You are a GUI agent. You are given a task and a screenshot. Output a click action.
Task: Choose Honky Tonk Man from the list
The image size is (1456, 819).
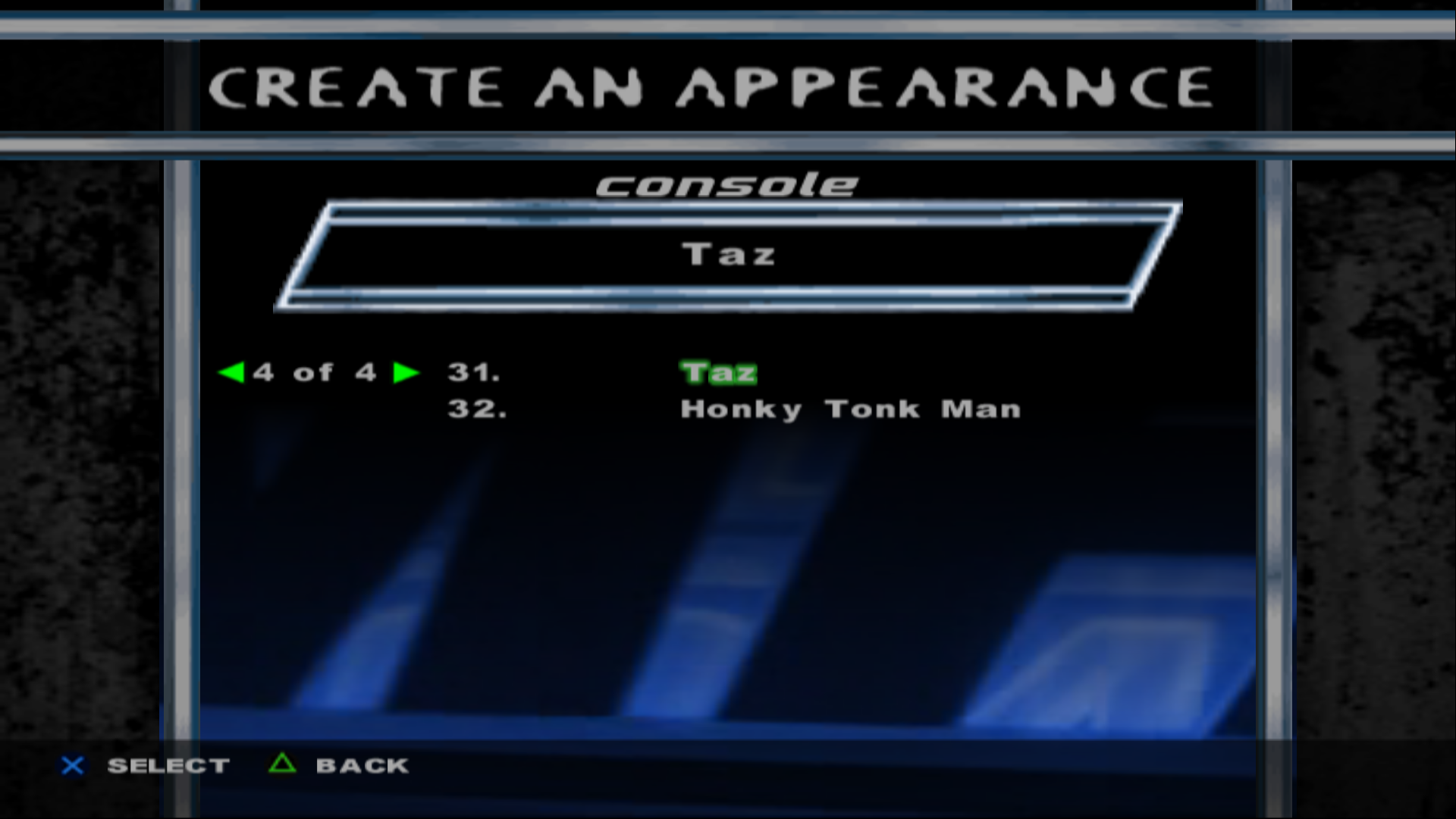tap(850, 409)
